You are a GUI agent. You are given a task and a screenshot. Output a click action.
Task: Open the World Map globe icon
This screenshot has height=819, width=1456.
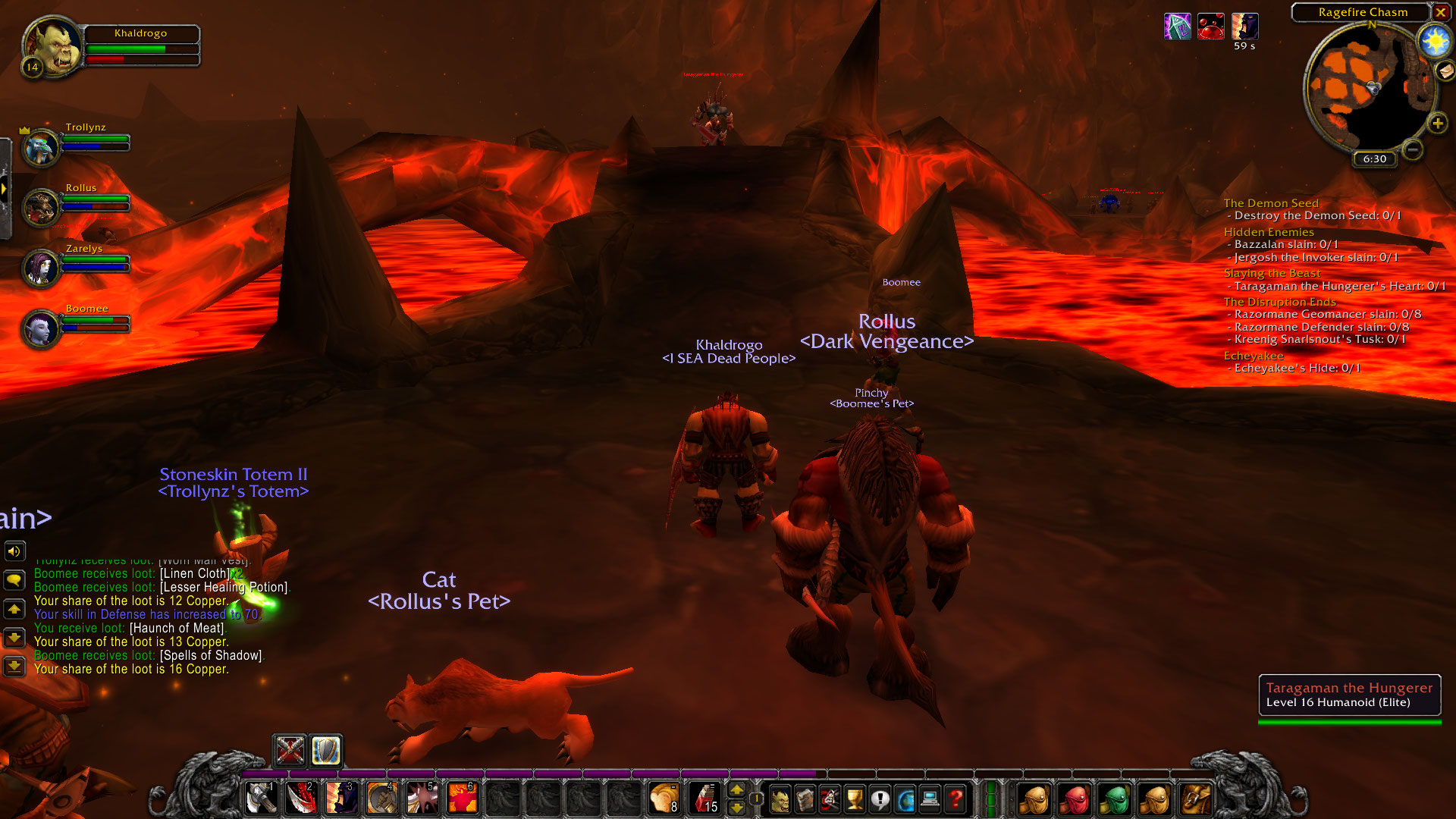(904, 799)
